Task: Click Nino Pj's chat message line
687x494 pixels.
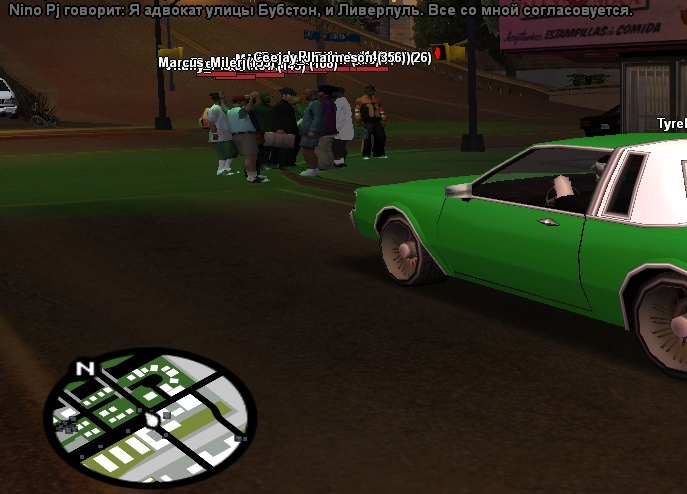Action: pyautogui.click(x=320, y=10)
